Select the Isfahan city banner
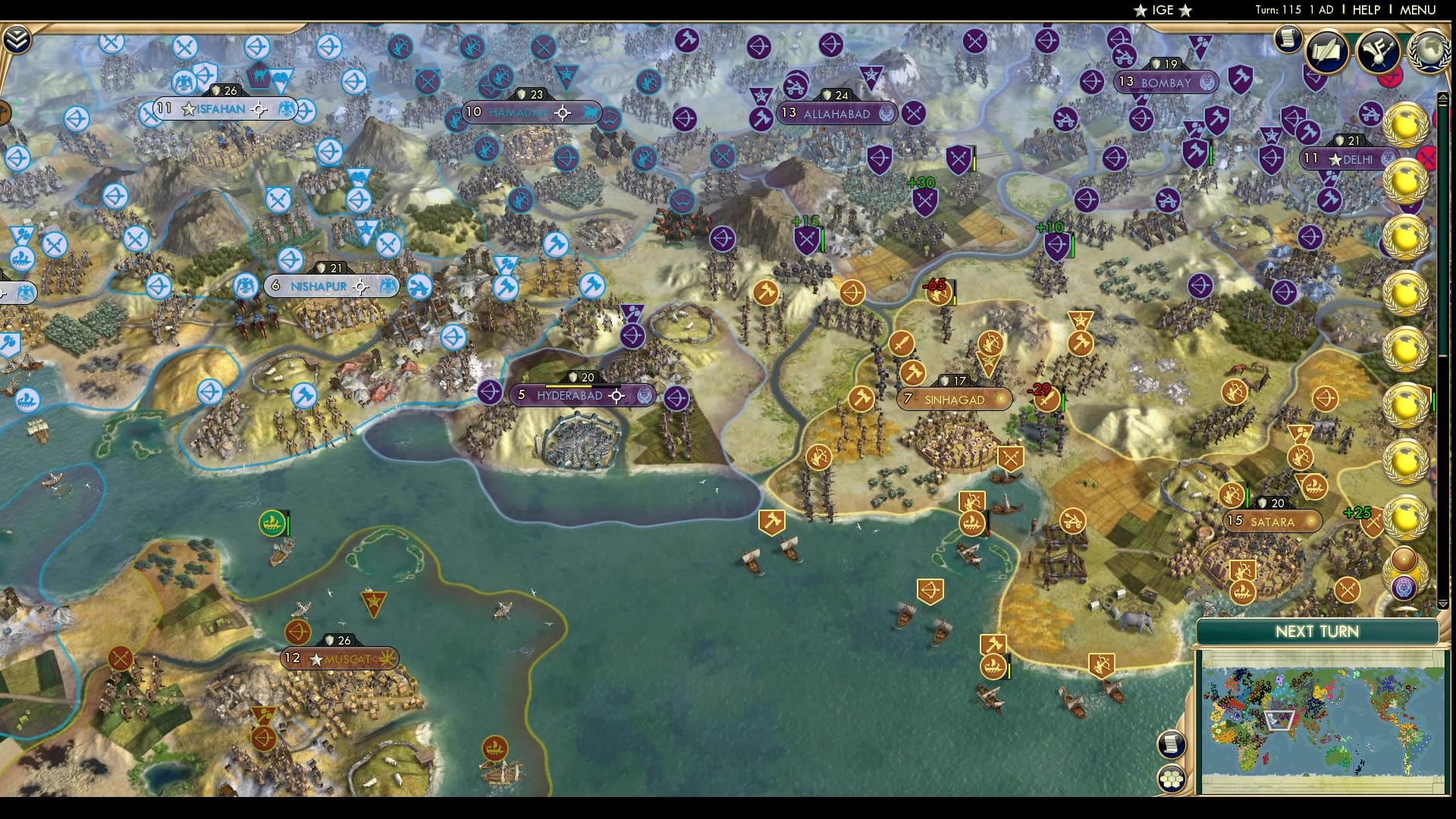 pos(221,109)
